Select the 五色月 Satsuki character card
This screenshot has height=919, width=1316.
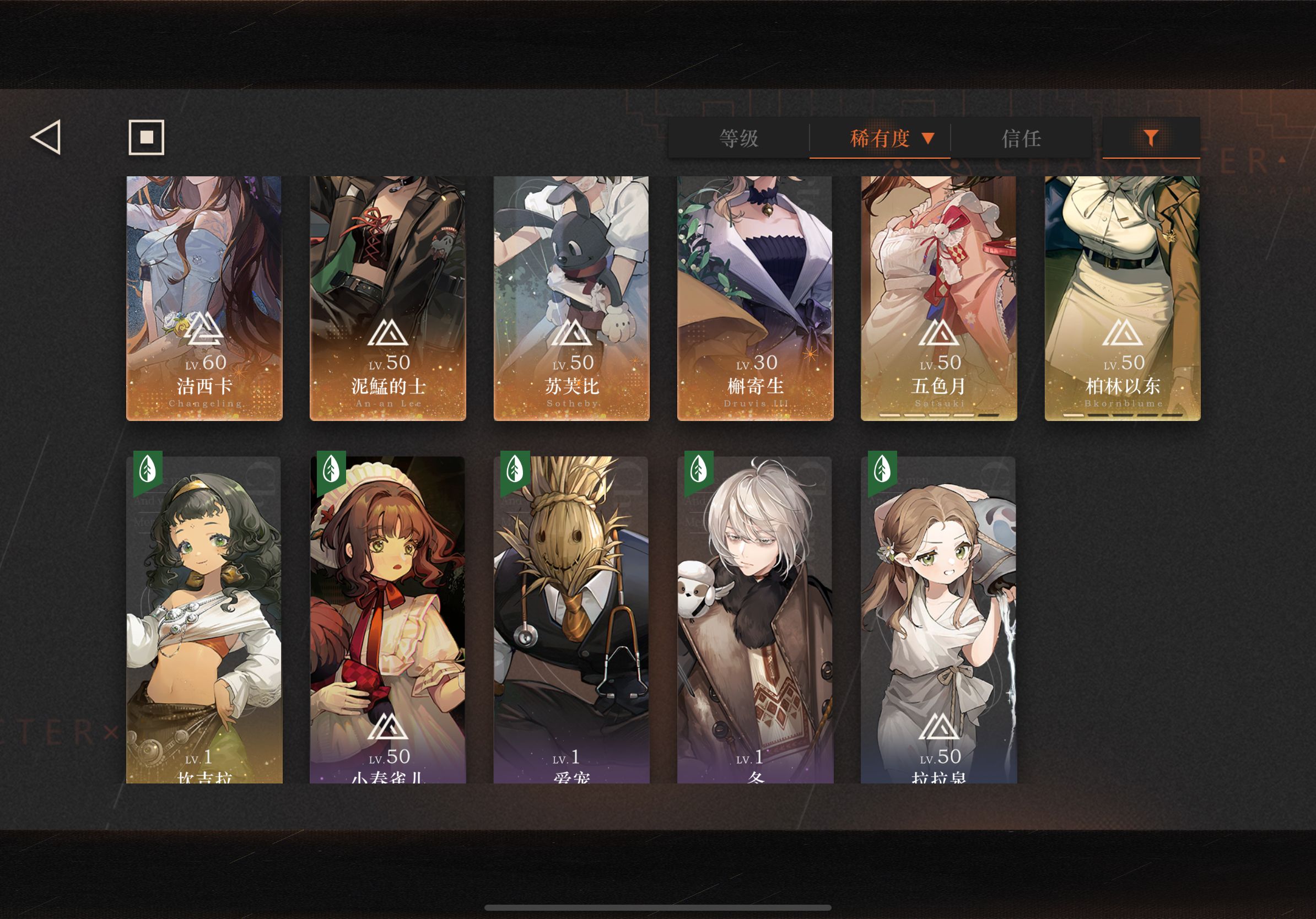pos(939,298)
